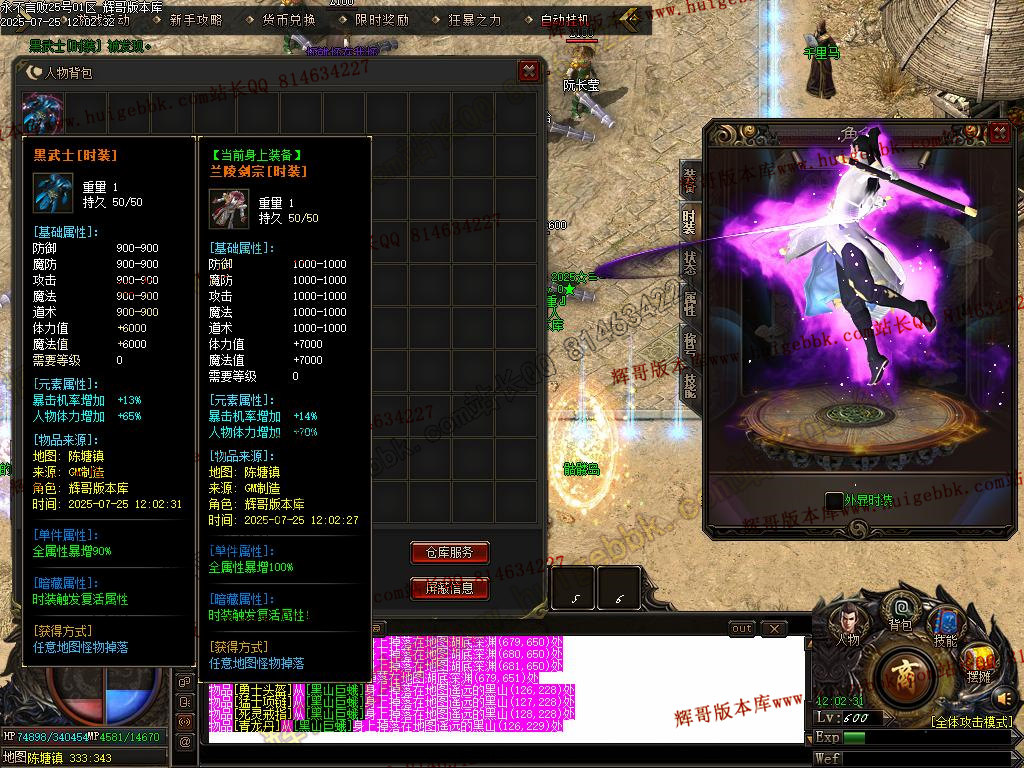The image size is (1024, 768).
Task: Close the character panel
Action: 998,133
